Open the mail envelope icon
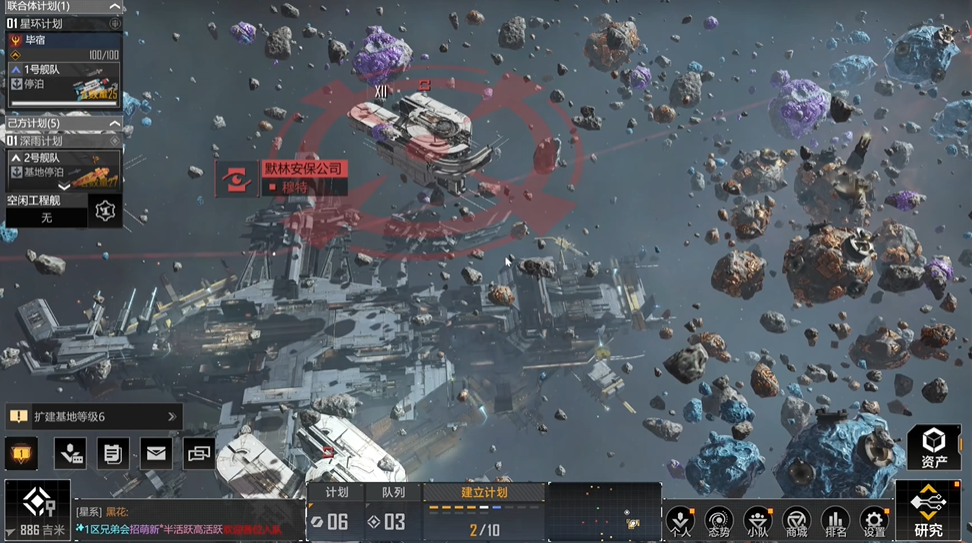The height and width of the screenshot is (543, 972). [155, 454]
